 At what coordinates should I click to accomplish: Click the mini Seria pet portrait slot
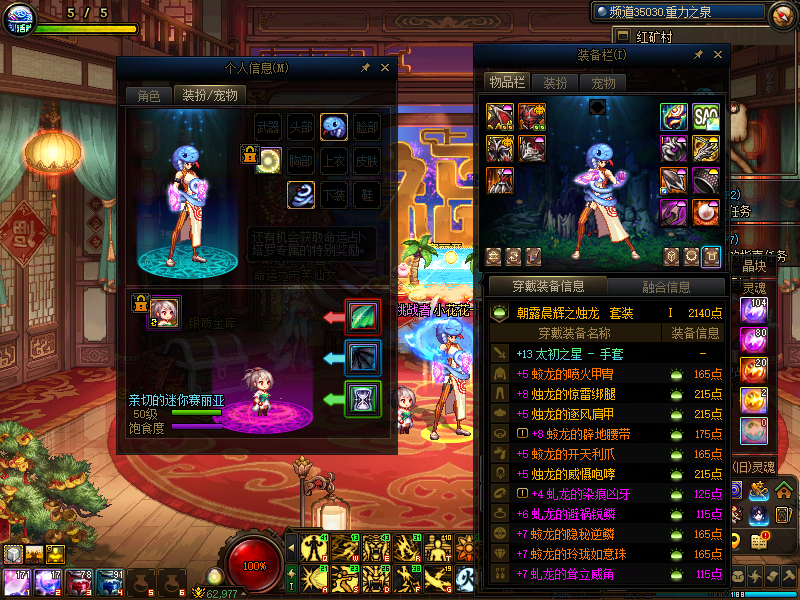[165, 312]
